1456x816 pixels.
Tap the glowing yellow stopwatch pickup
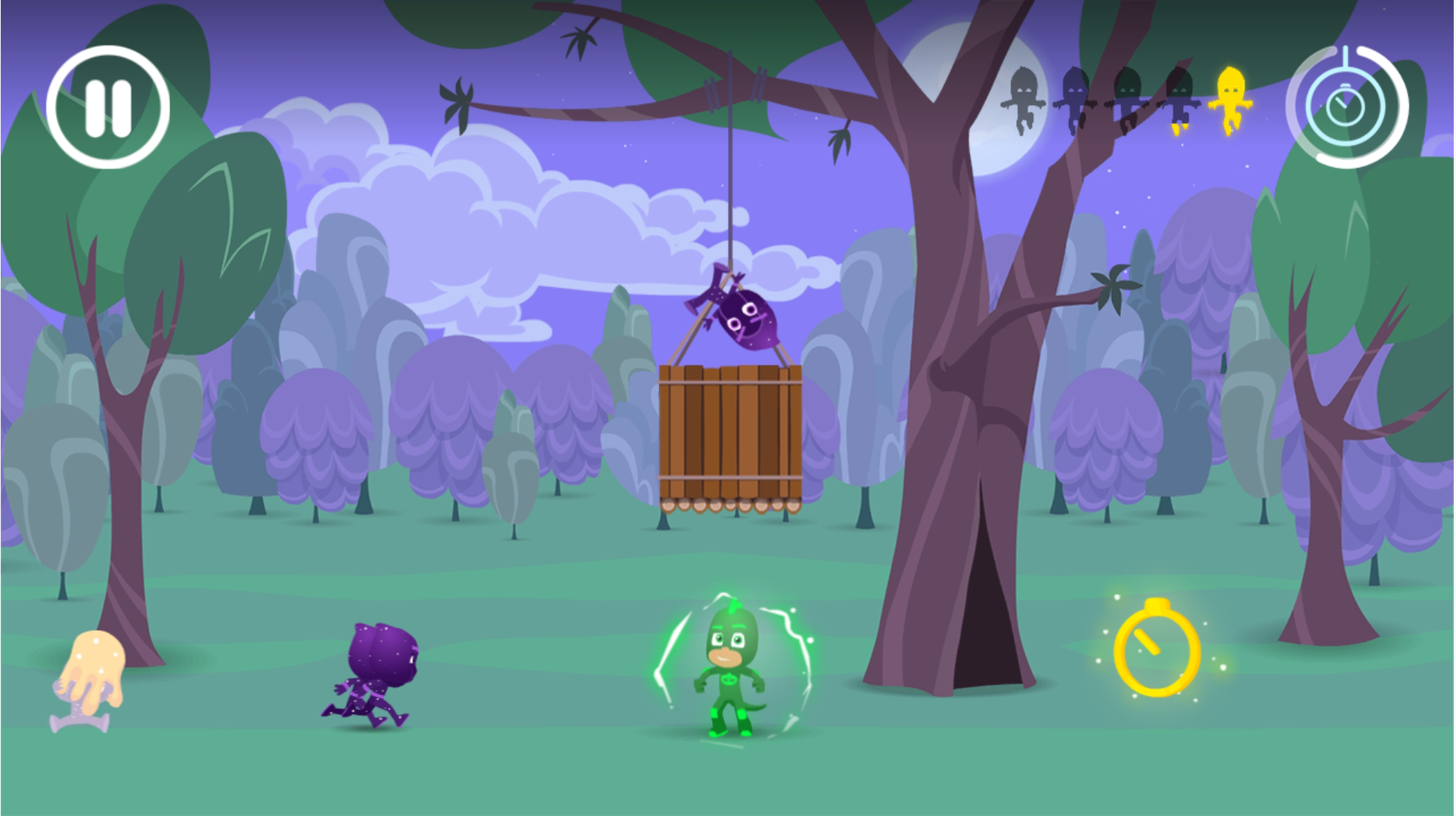[1157, 654]
